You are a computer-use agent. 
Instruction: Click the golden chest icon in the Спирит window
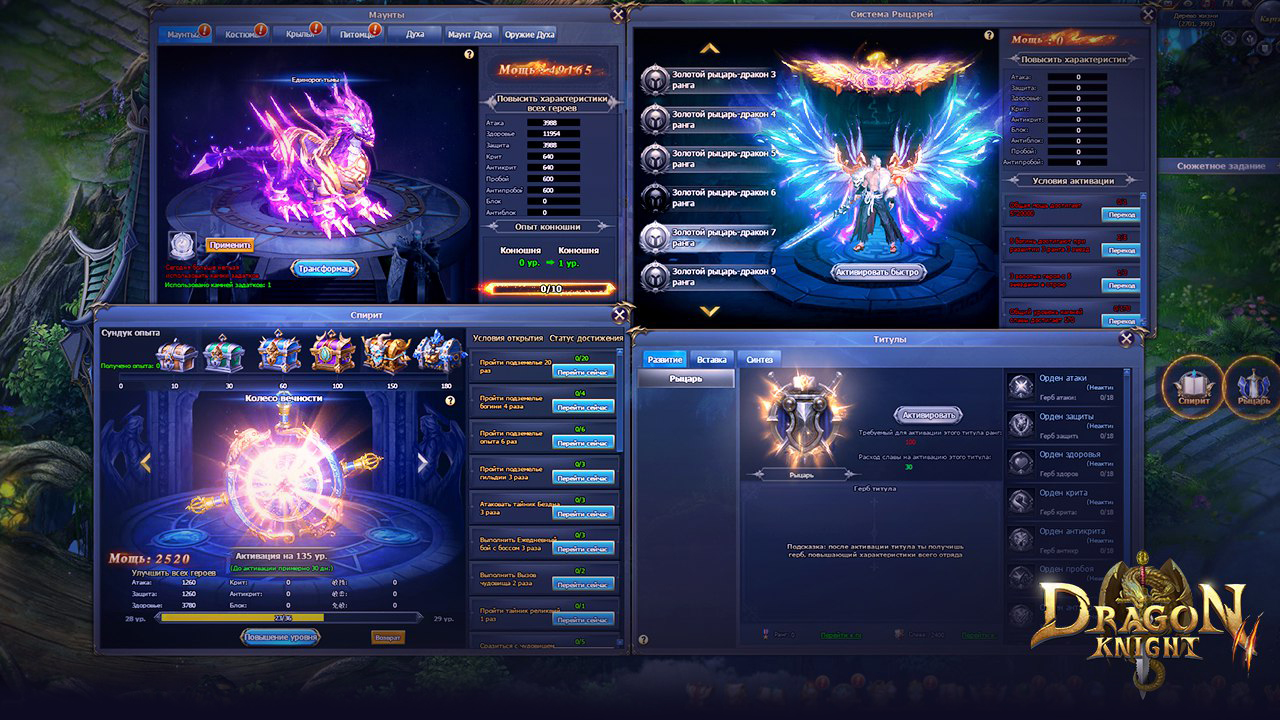pos(385,352)
